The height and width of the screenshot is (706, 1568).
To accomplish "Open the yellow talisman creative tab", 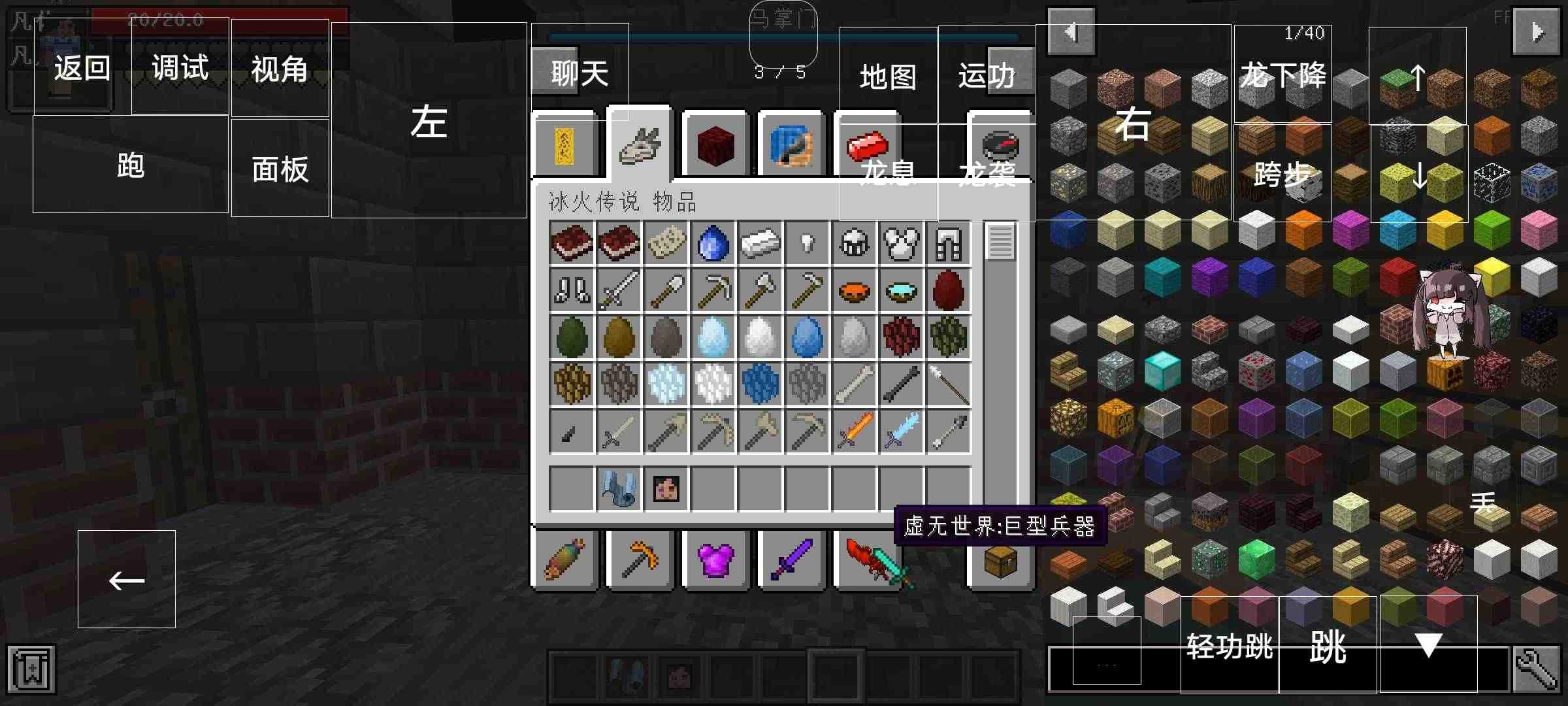I will coord(565,144).
